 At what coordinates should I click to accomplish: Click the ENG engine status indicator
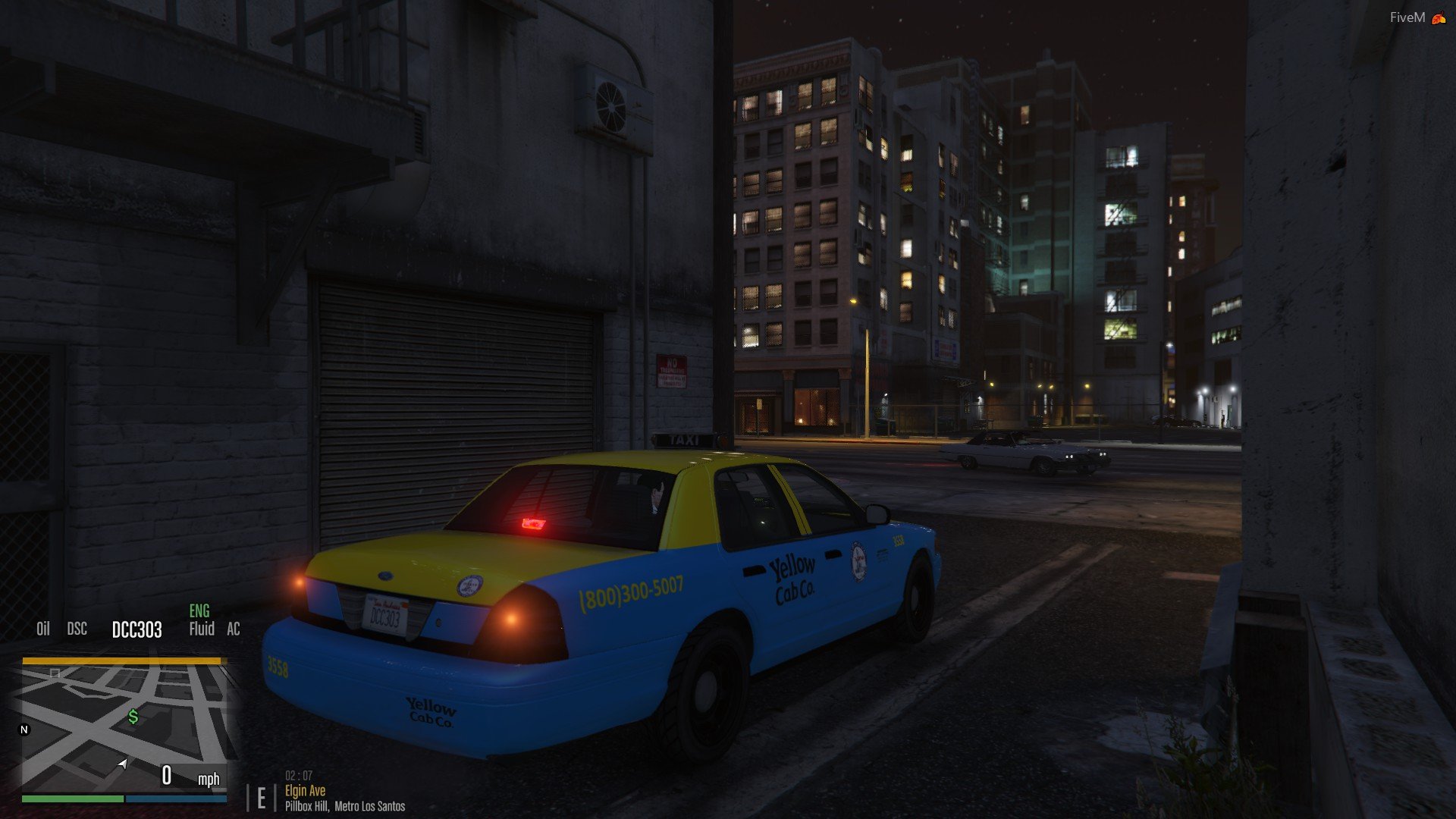tap(199, 611)
